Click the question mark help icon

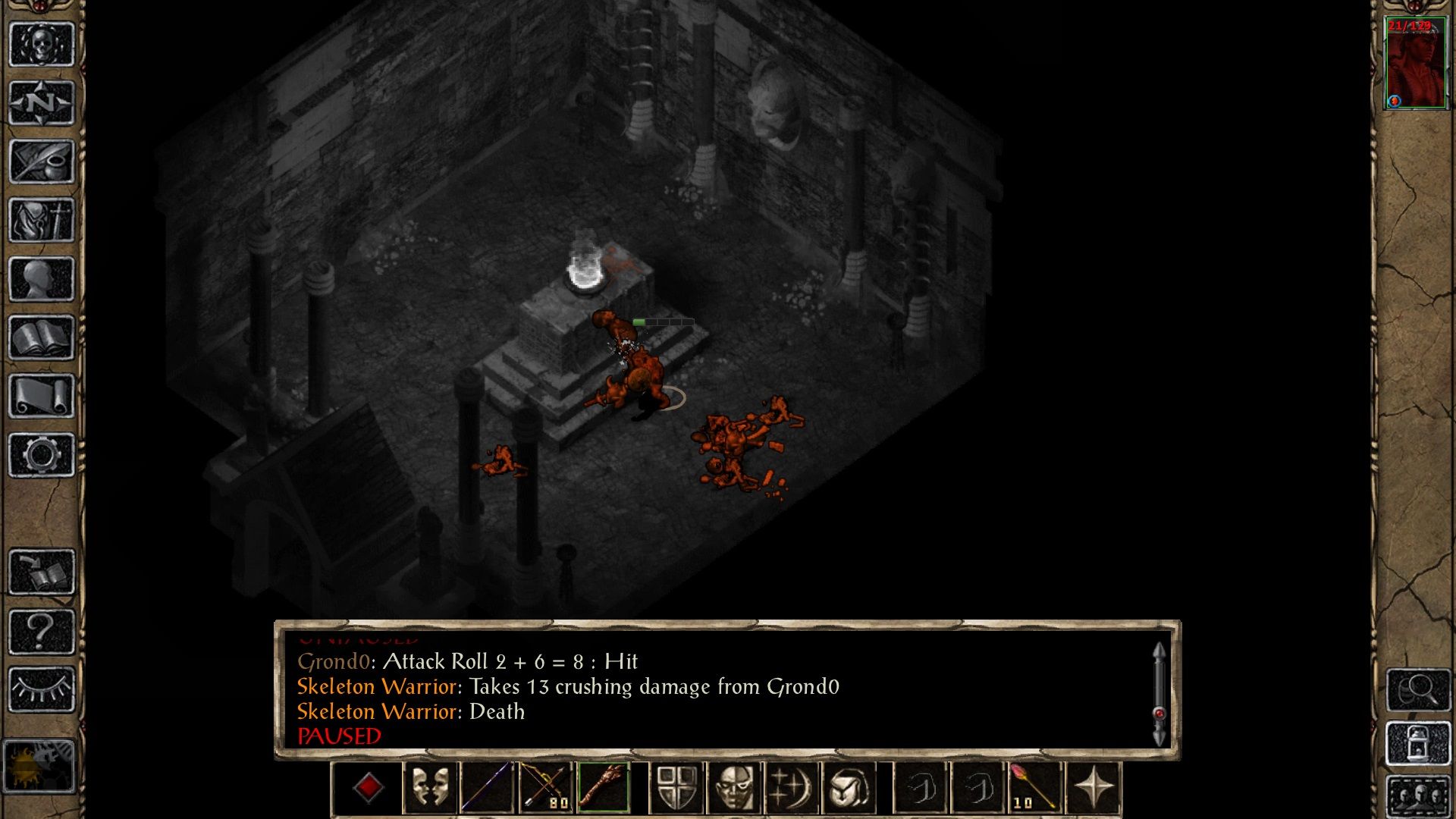click(x=42, y=629)
